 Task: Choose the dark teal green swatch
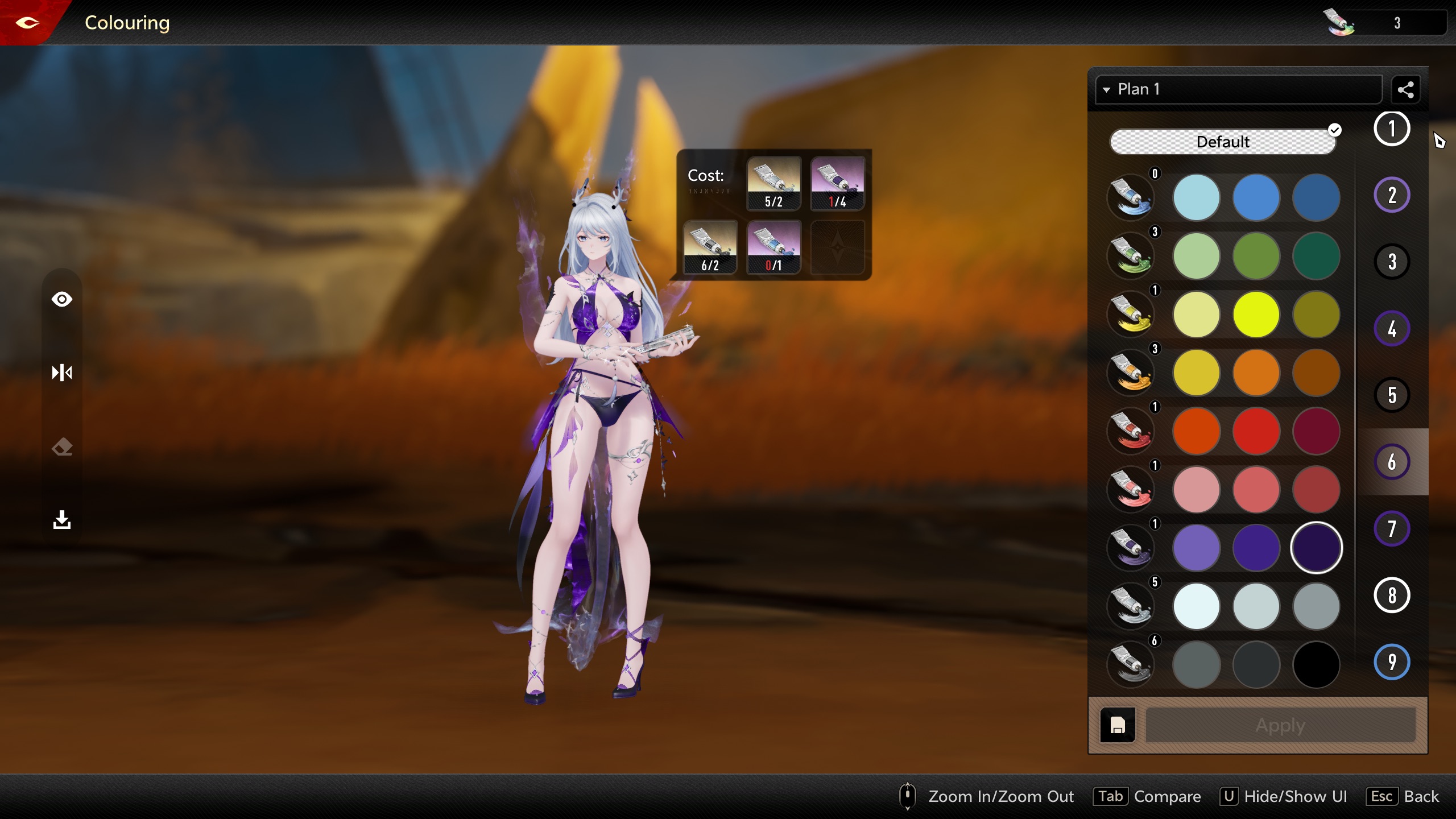click(1316, 256)
